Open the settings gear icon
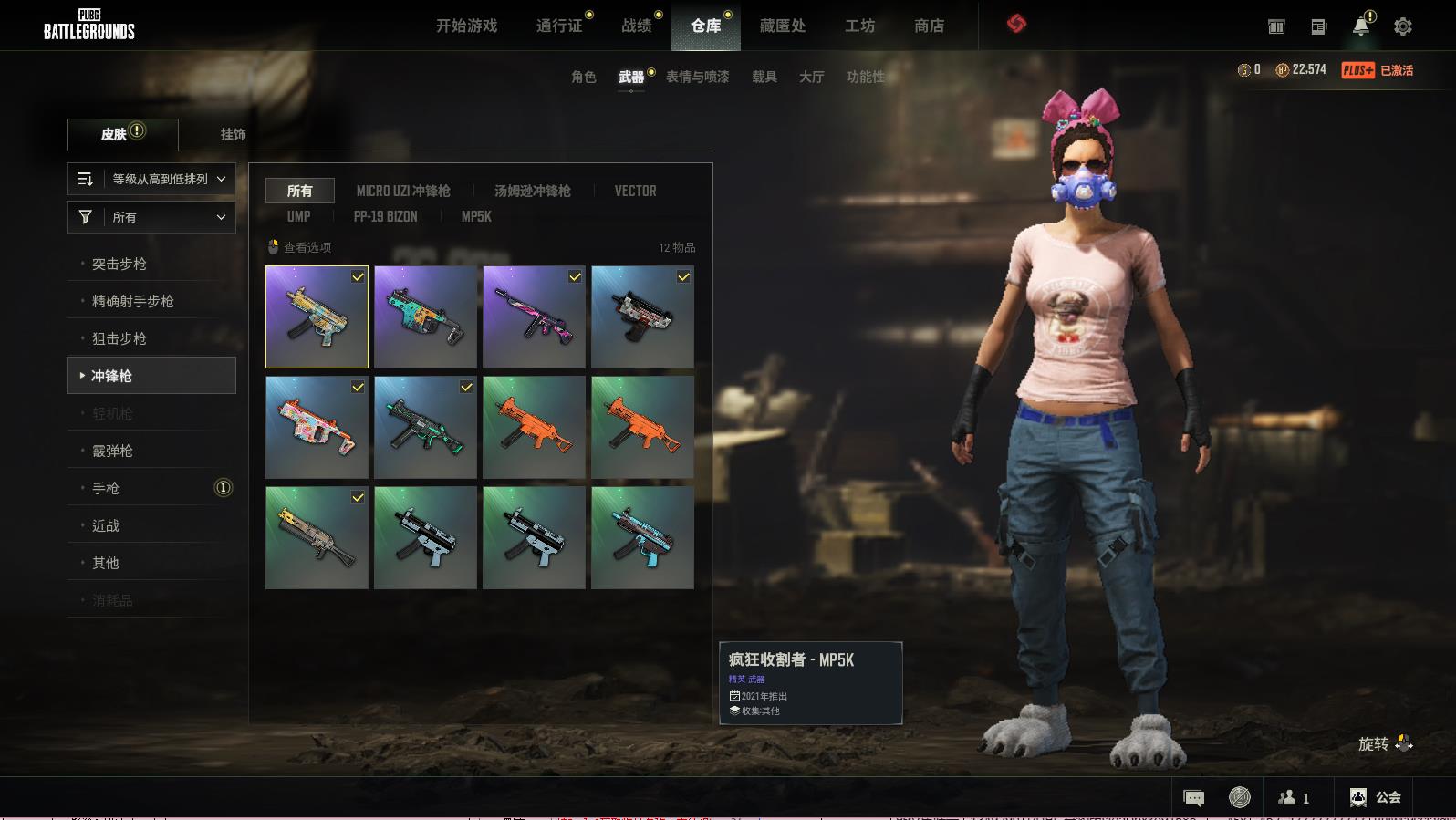1456x820 pixels. point(1403,26)
